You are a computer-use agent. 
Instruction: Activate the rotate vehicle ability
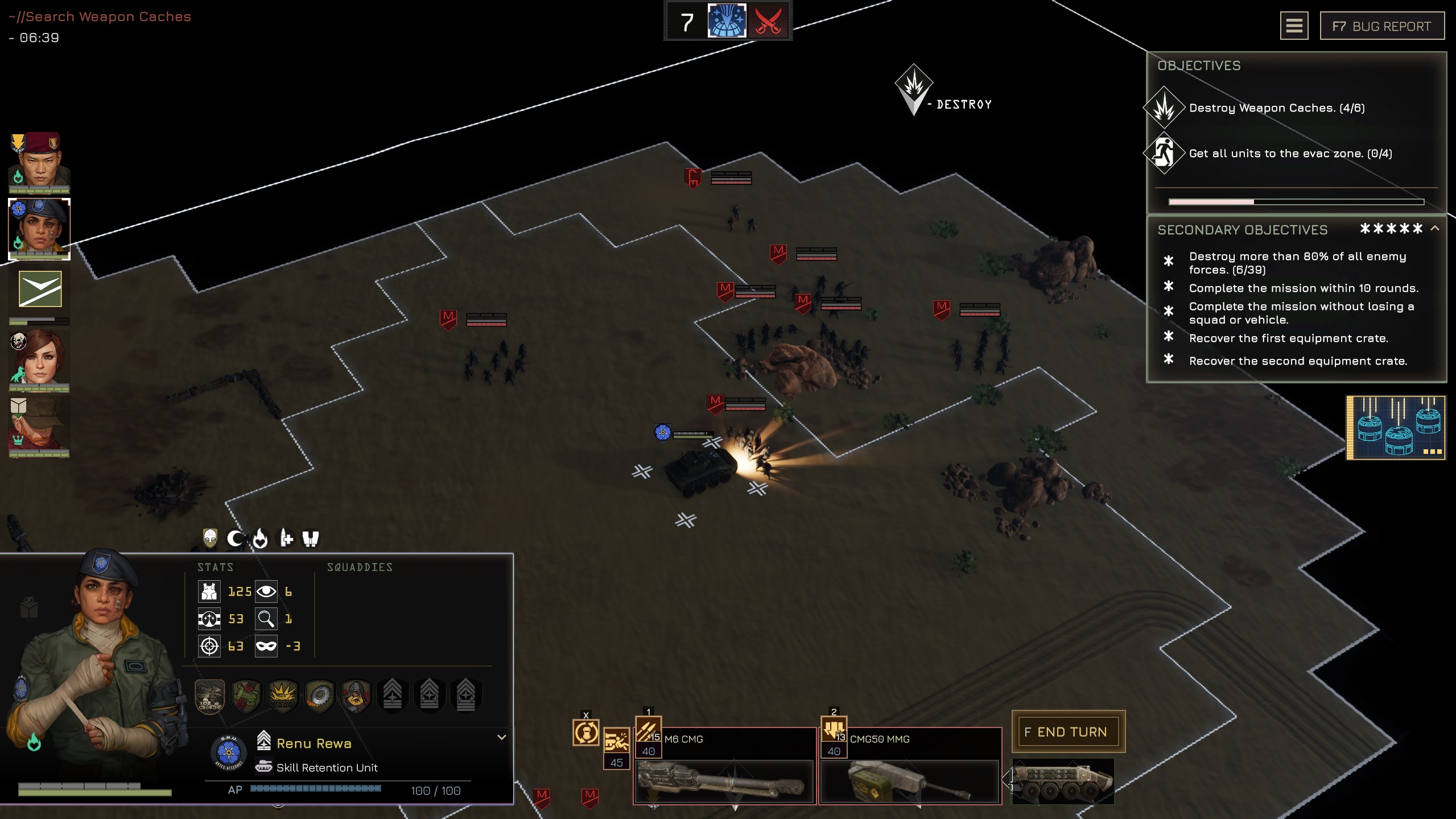pyautogui.click(x=585, y=733)
